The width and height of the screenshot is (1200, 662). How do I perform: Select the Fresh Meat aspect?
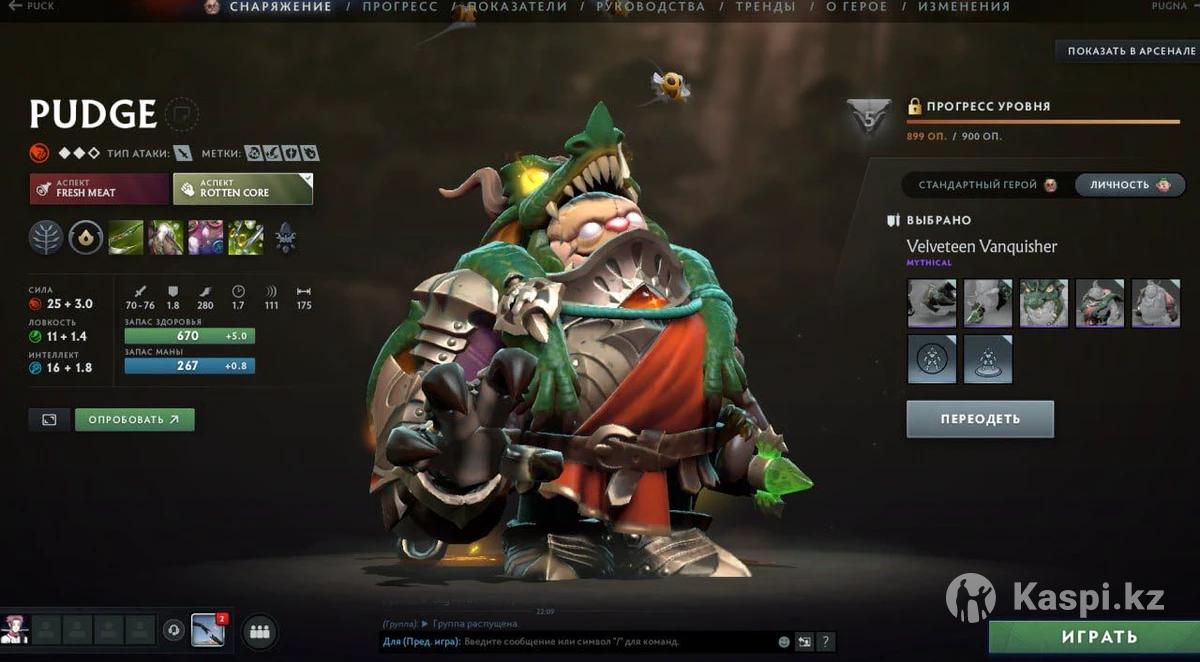pyautogui.click(x=99, y=188)
